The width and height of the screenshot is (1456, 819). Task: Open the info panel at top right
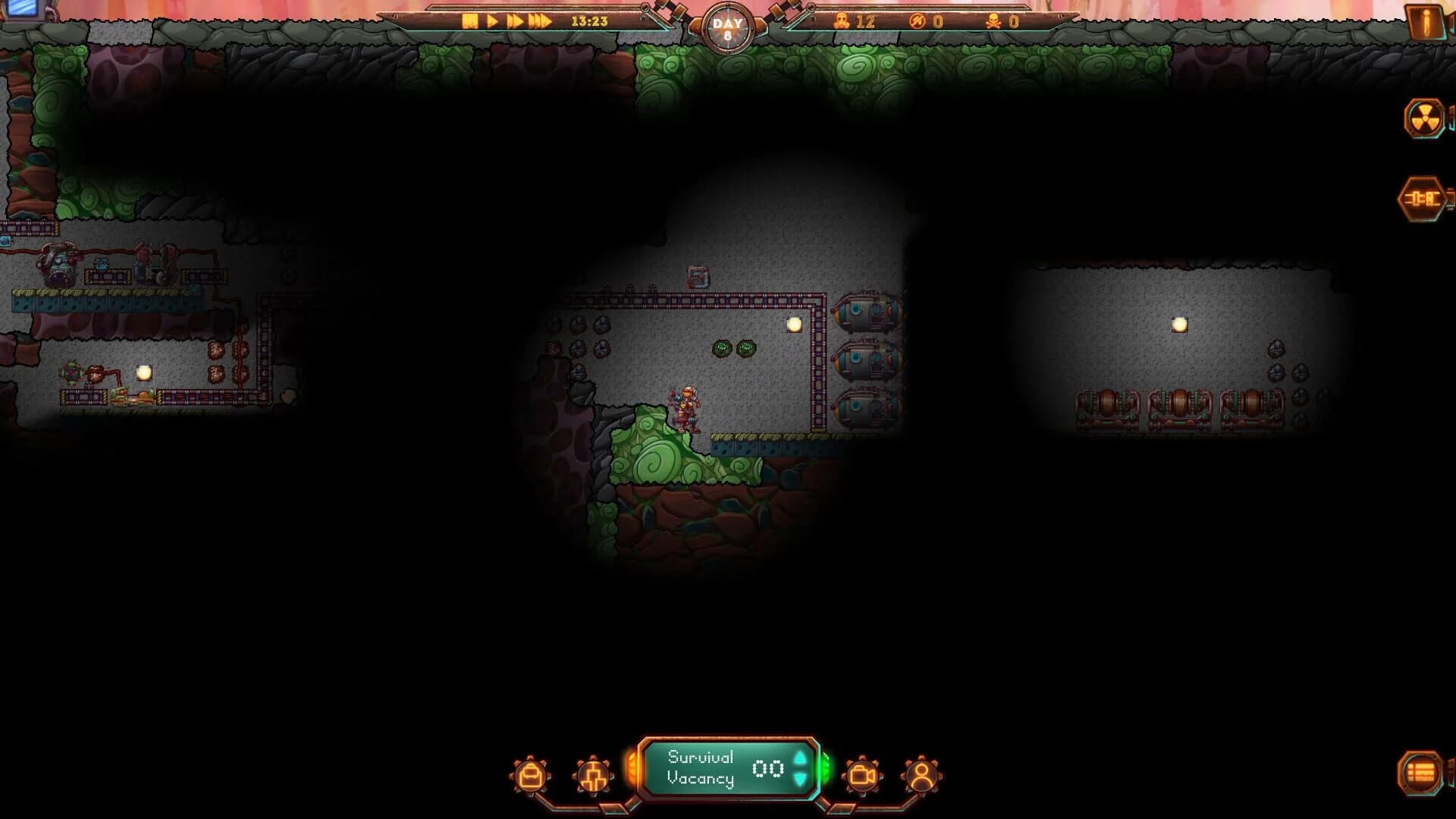coord(1425,20)
